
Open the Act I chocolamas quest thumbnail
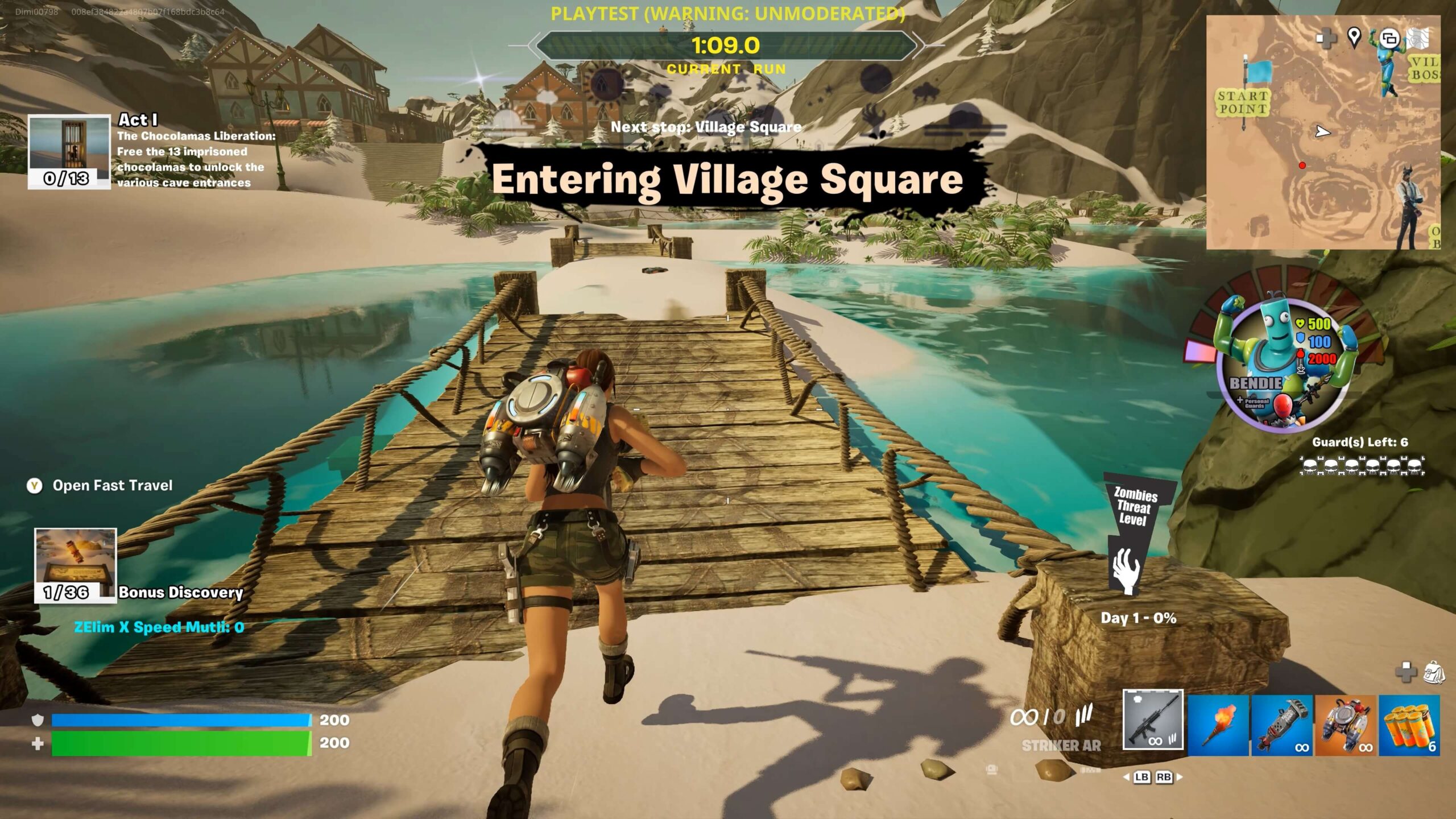(69, 151)
